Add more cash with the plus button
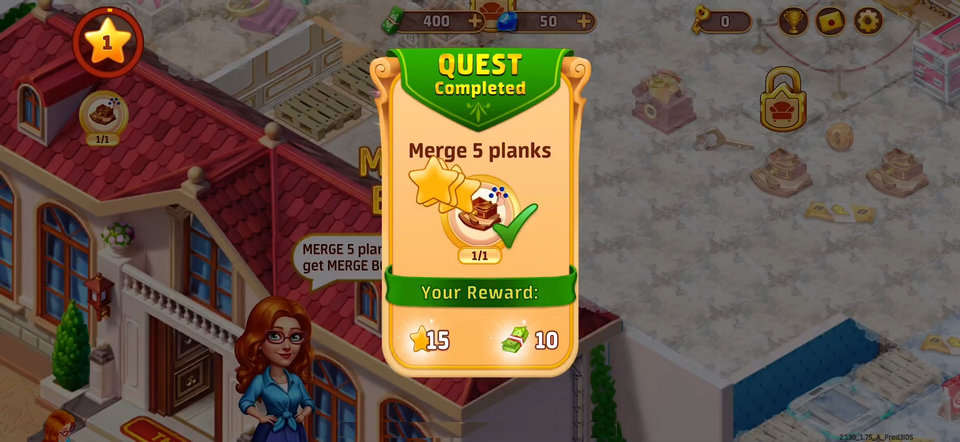The image size is (960, 442). point(474,21)
